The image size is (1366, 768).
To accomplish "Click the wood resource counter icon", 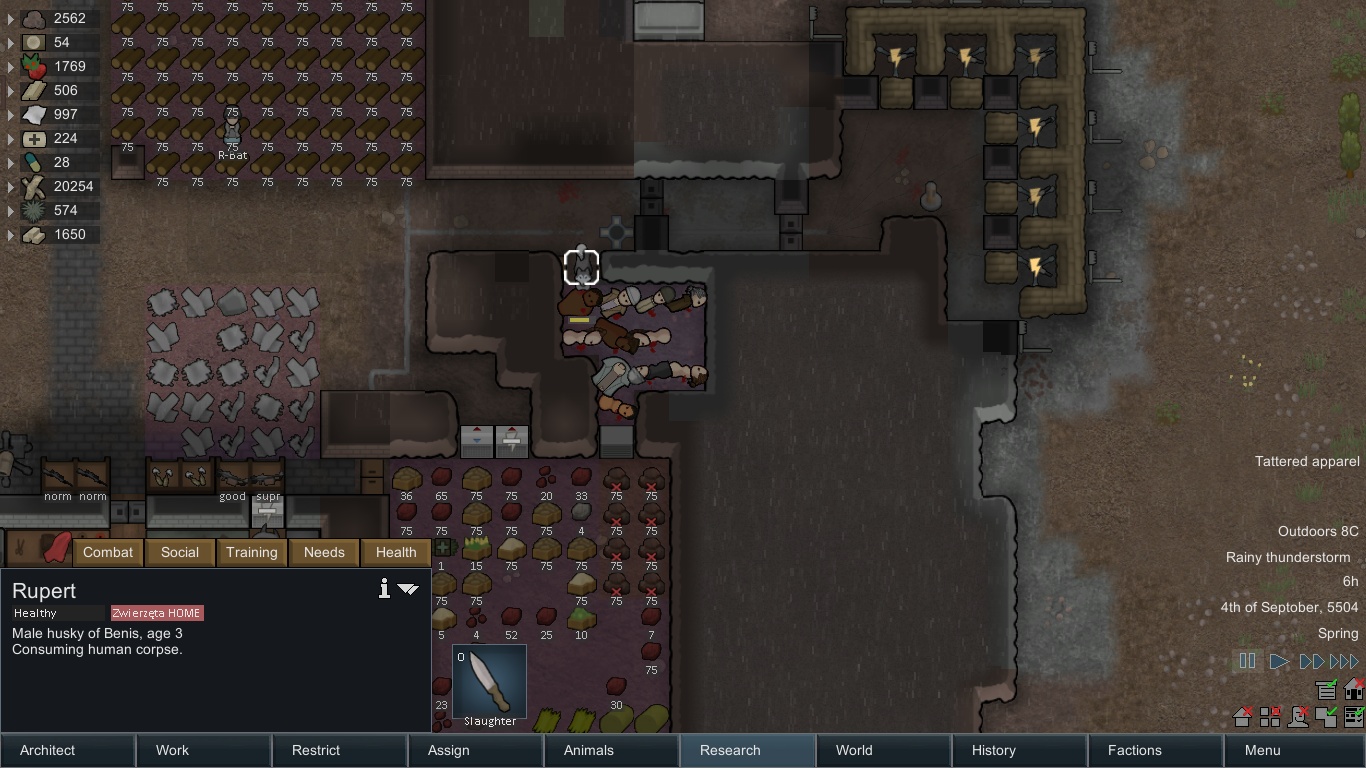I will click(x=33, y=186).
